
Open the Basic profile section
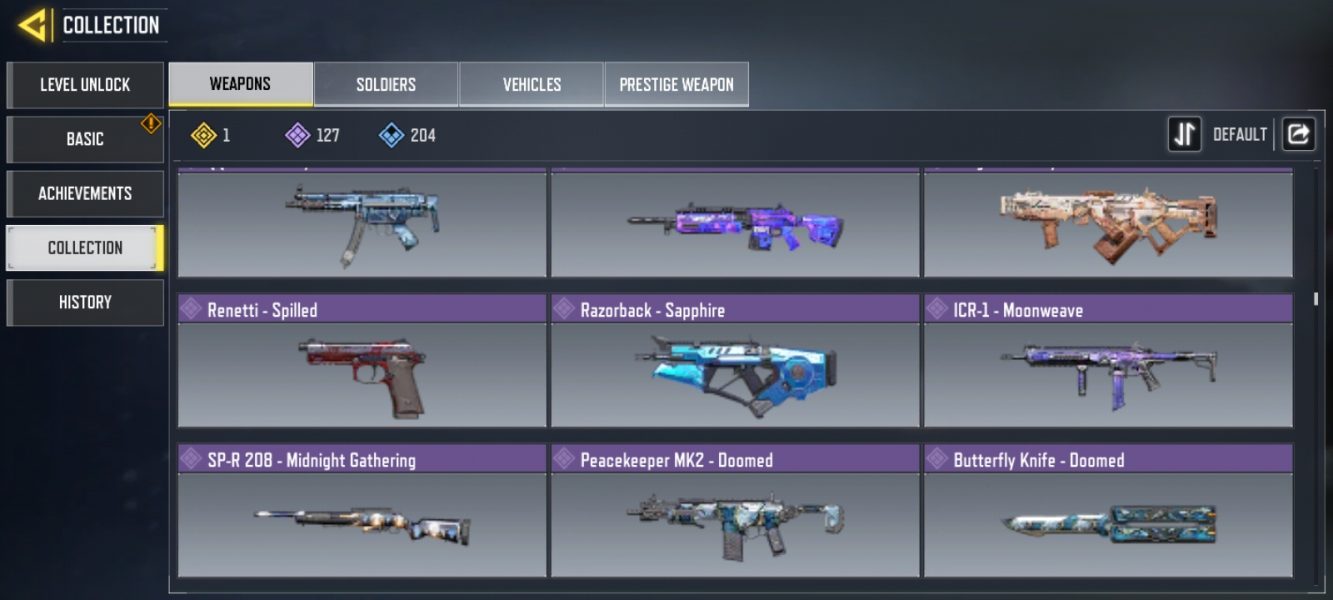point(85,139)
